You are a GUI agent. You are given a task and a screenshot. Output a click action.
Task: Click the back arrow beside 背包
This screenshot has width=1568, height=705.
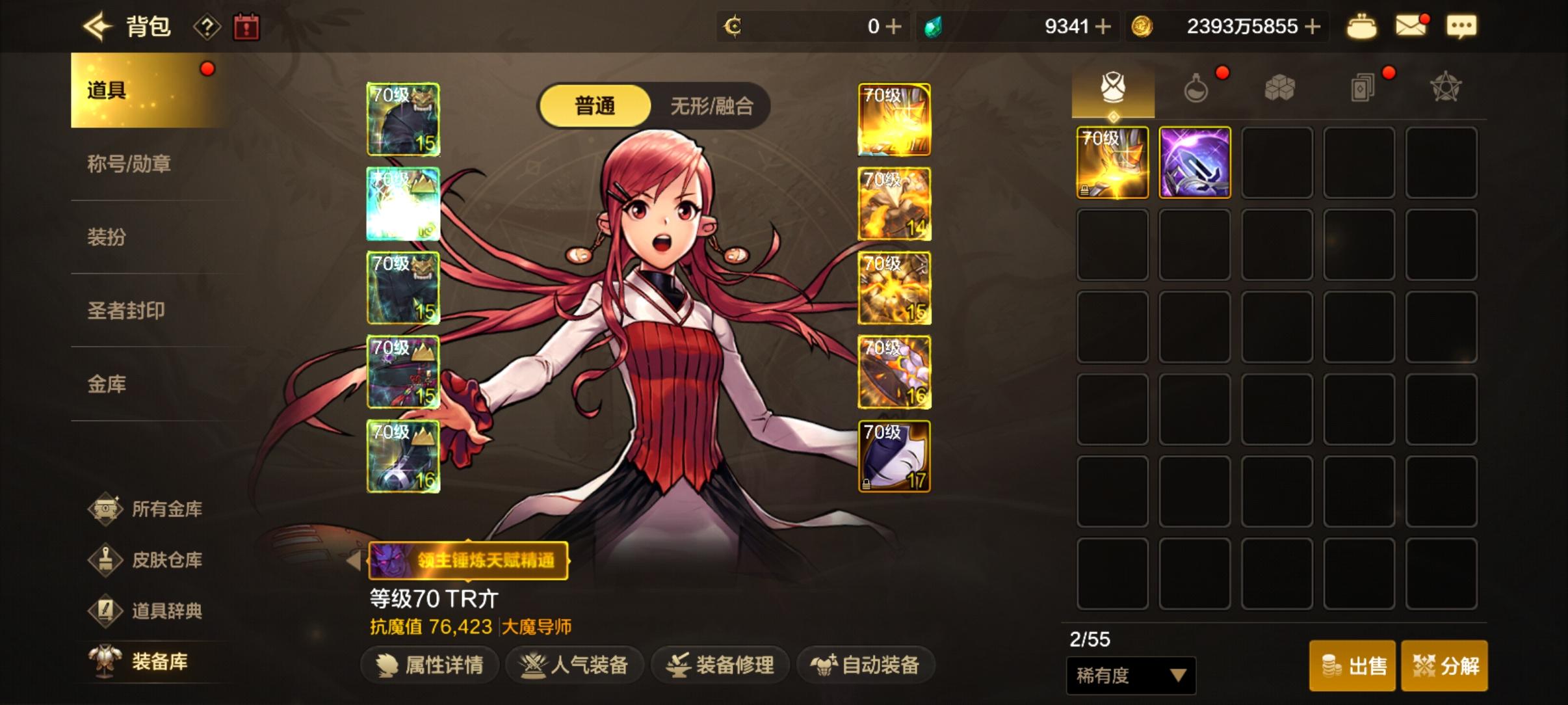coord(95,26)
